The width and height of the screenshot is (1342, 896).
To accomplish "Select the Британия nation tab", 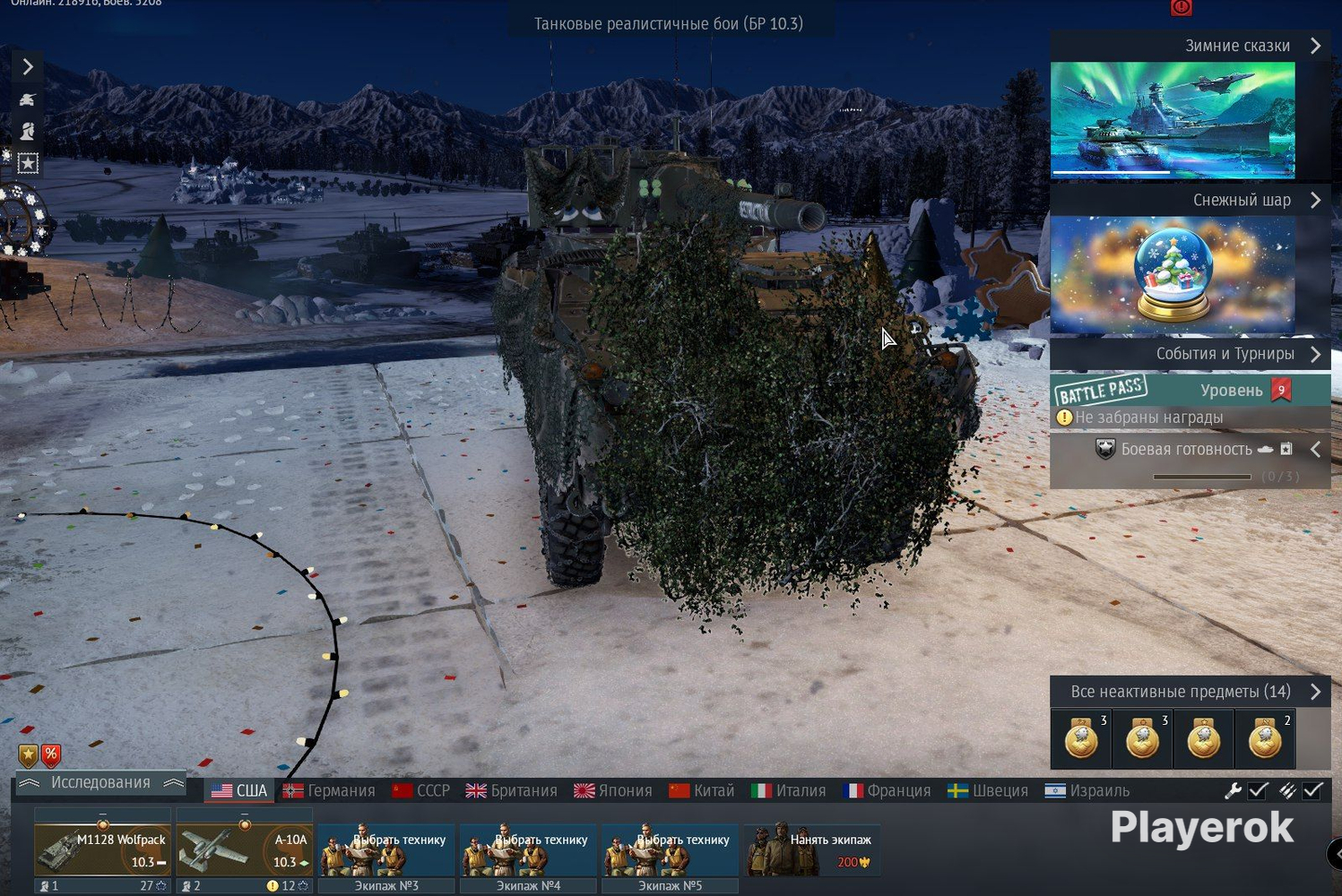I will click(x=512, y=791).
